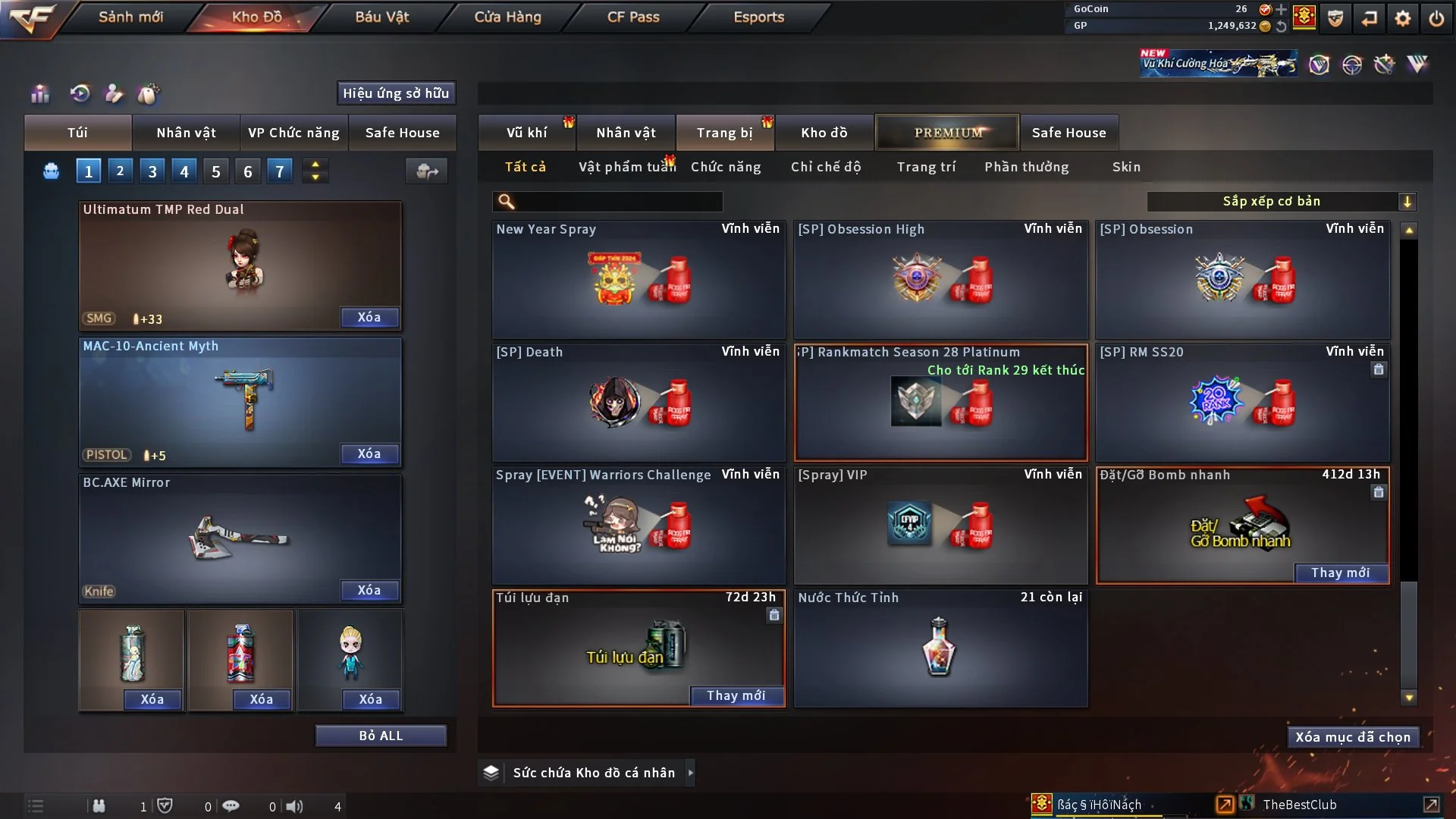The image size is (1456, 819).
Task: Toggle bag slot 5
Action: pyautogui.click(x=215, y=171)
